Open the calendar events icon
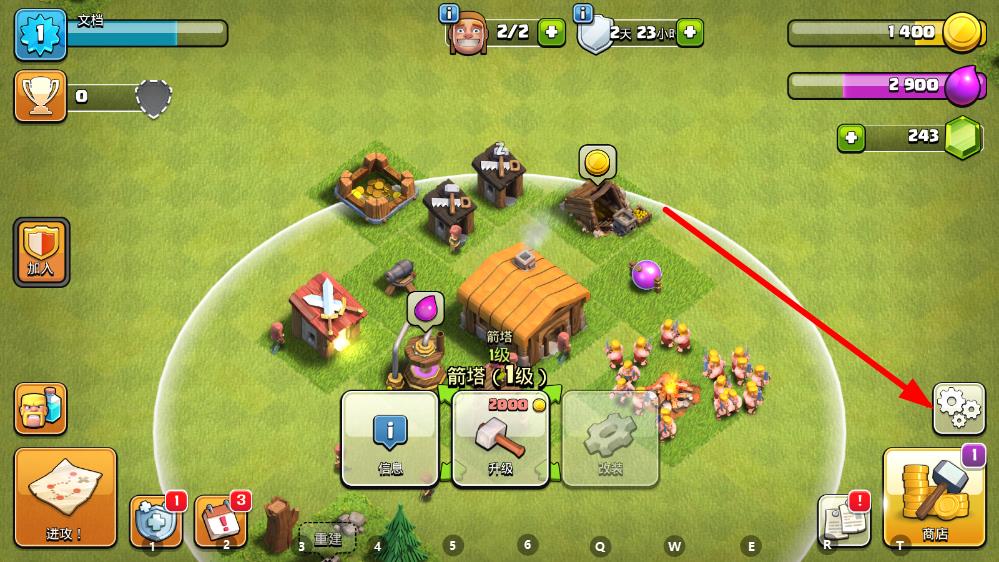 pos(219,521)
